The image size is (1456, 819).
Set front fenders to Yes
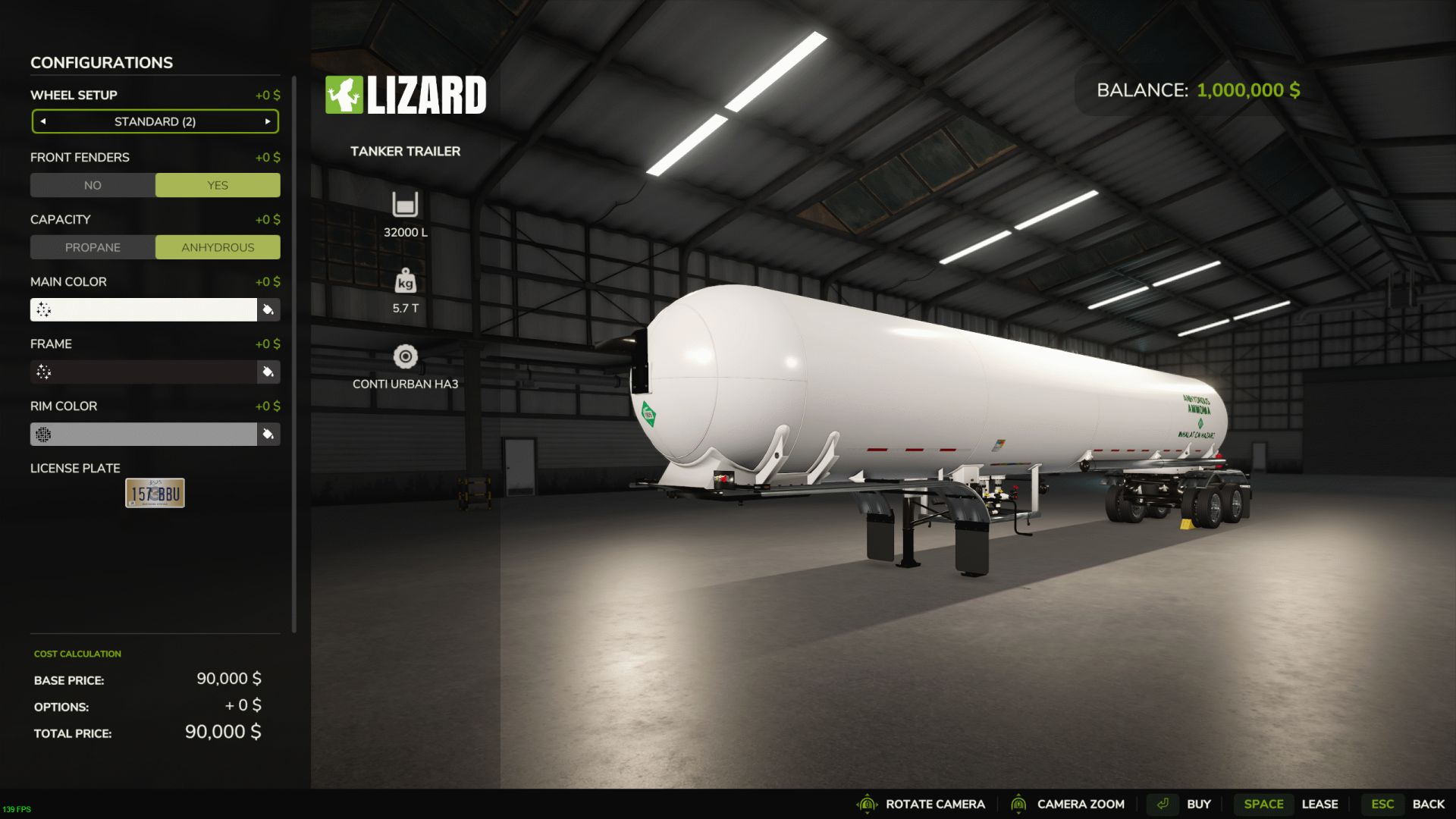pyautogui.click(x=218, y=185)
